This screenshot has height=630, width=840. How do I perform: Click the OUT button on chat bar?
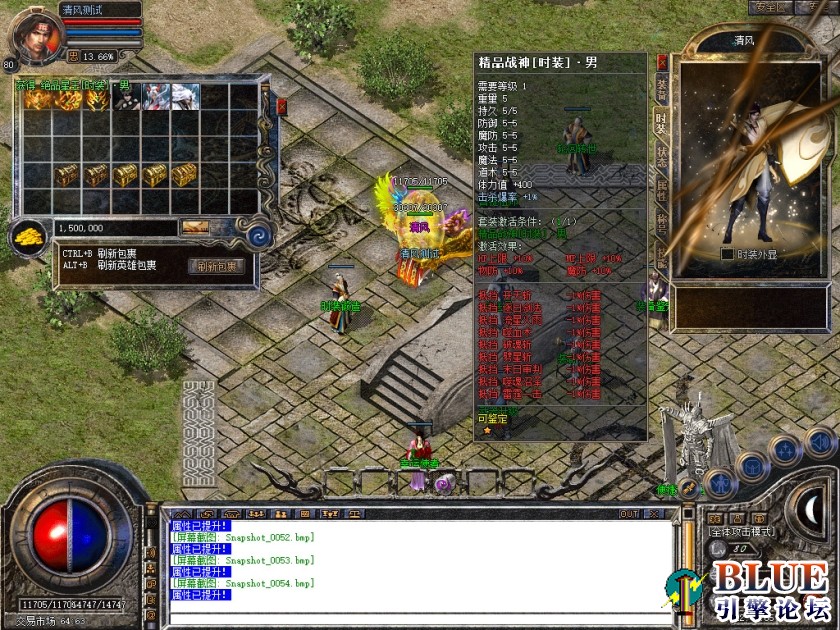(x=629, y=514)
